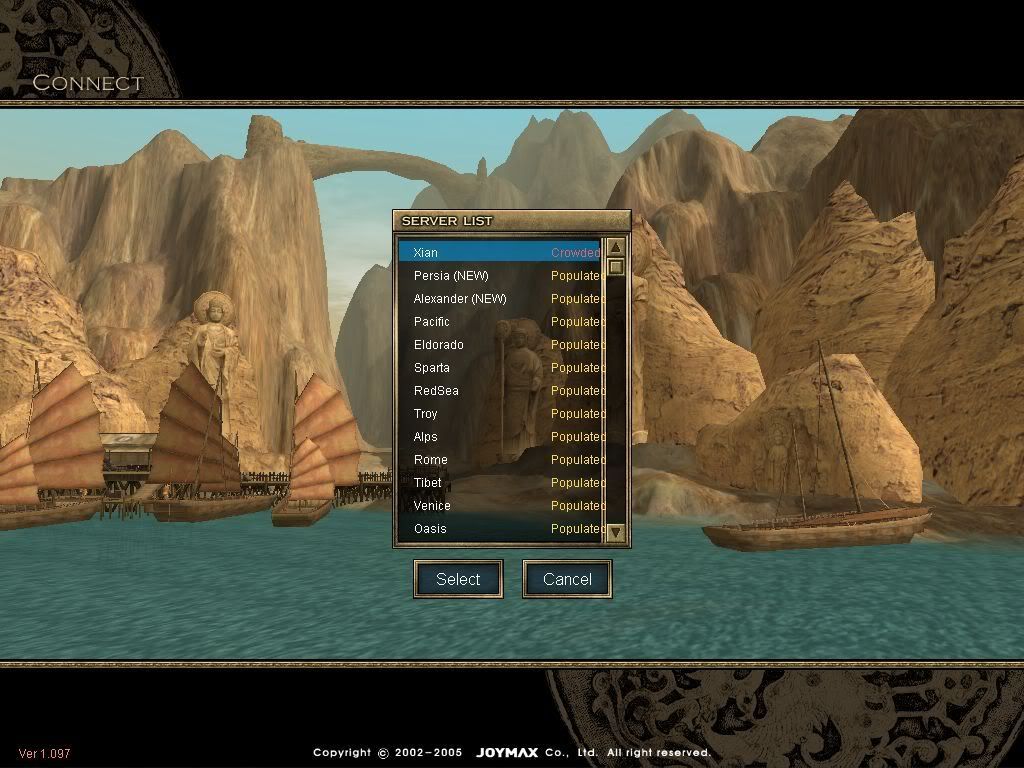Choose the Alps server

pyautogui.click(x=498, y=437)
